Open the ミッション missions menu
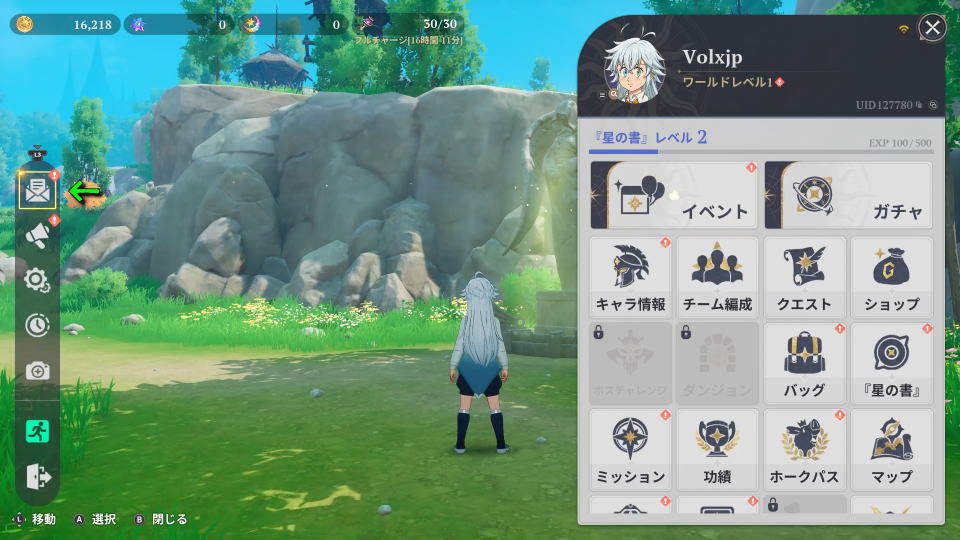Image resolution: width=960 pixels, height=540 pixels. pyautogui.click(x=630, y=449)
